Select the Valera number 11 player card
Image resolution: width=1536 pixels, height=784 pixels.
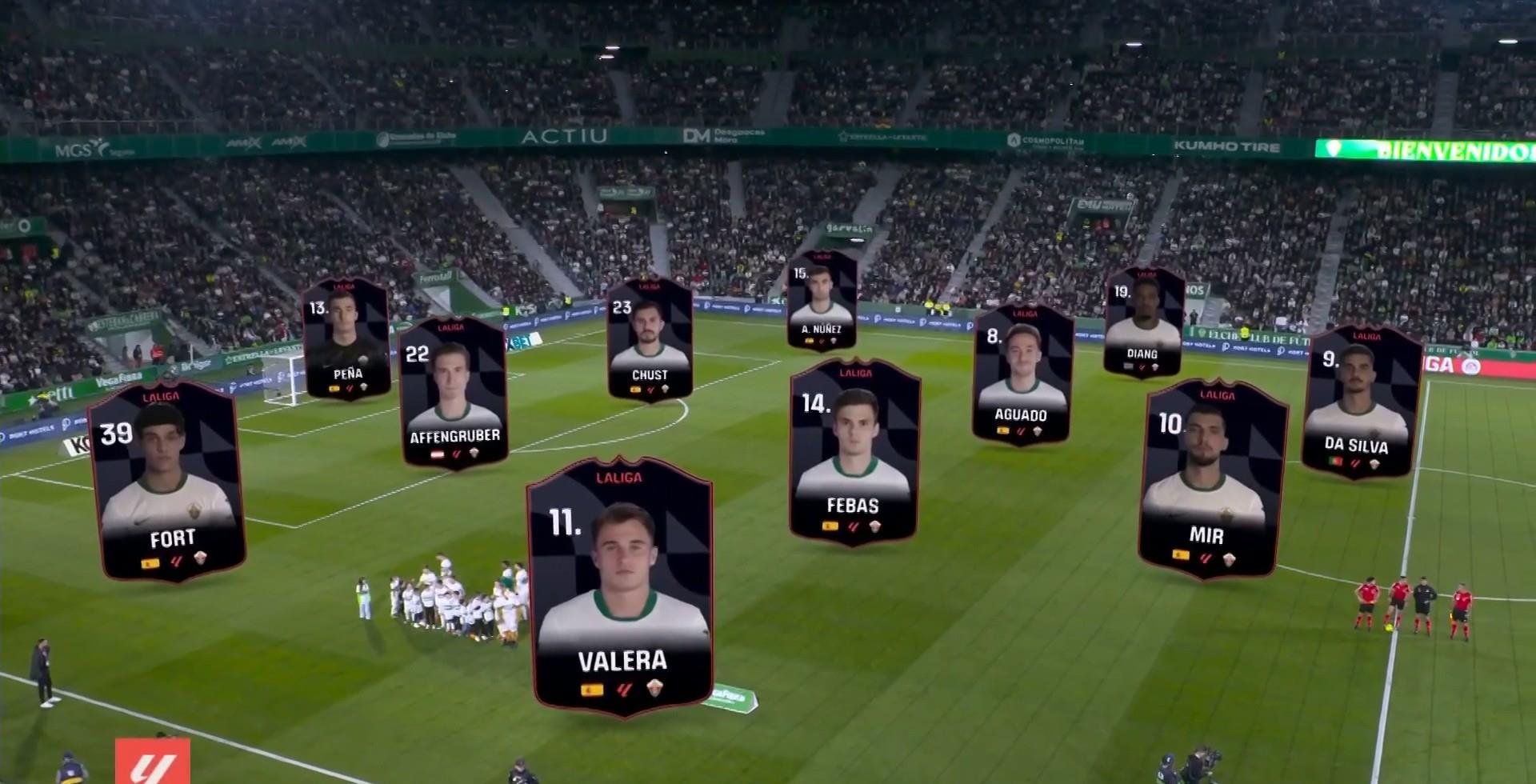(620, 586)
